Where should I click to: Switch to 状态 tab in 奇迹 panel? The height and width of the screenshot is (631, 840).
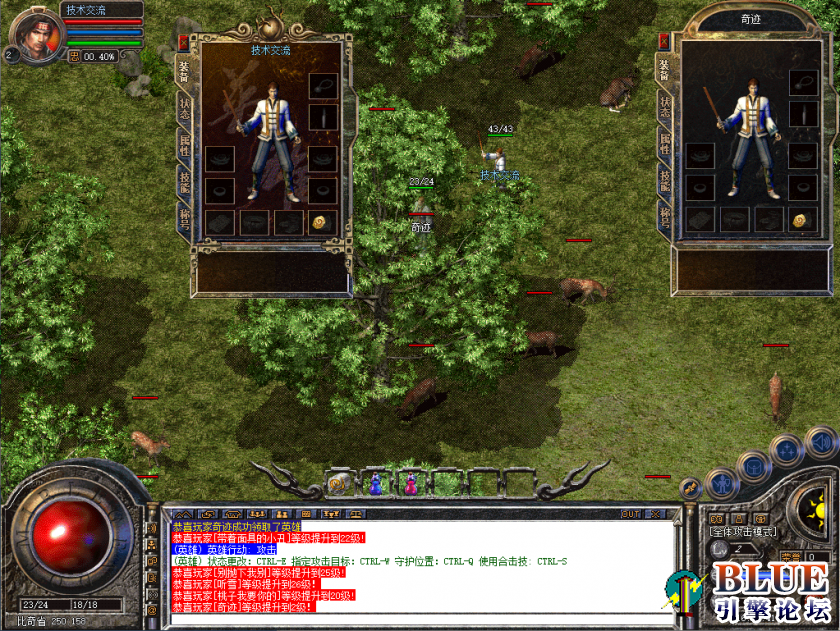pos(665,108)
